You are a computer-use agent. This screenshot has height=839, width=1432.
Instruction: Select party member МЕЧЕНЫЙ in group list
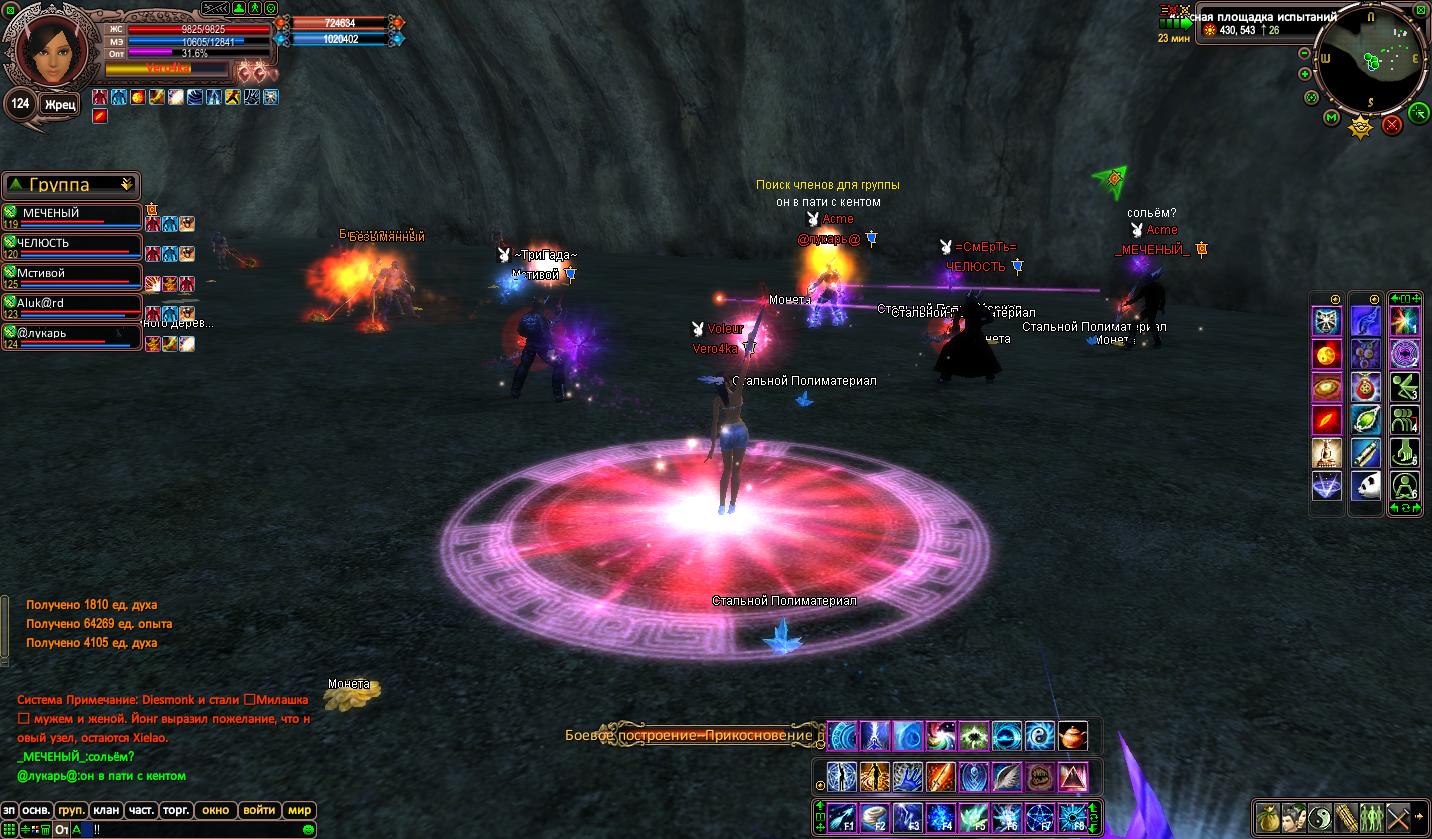[72, 215]
